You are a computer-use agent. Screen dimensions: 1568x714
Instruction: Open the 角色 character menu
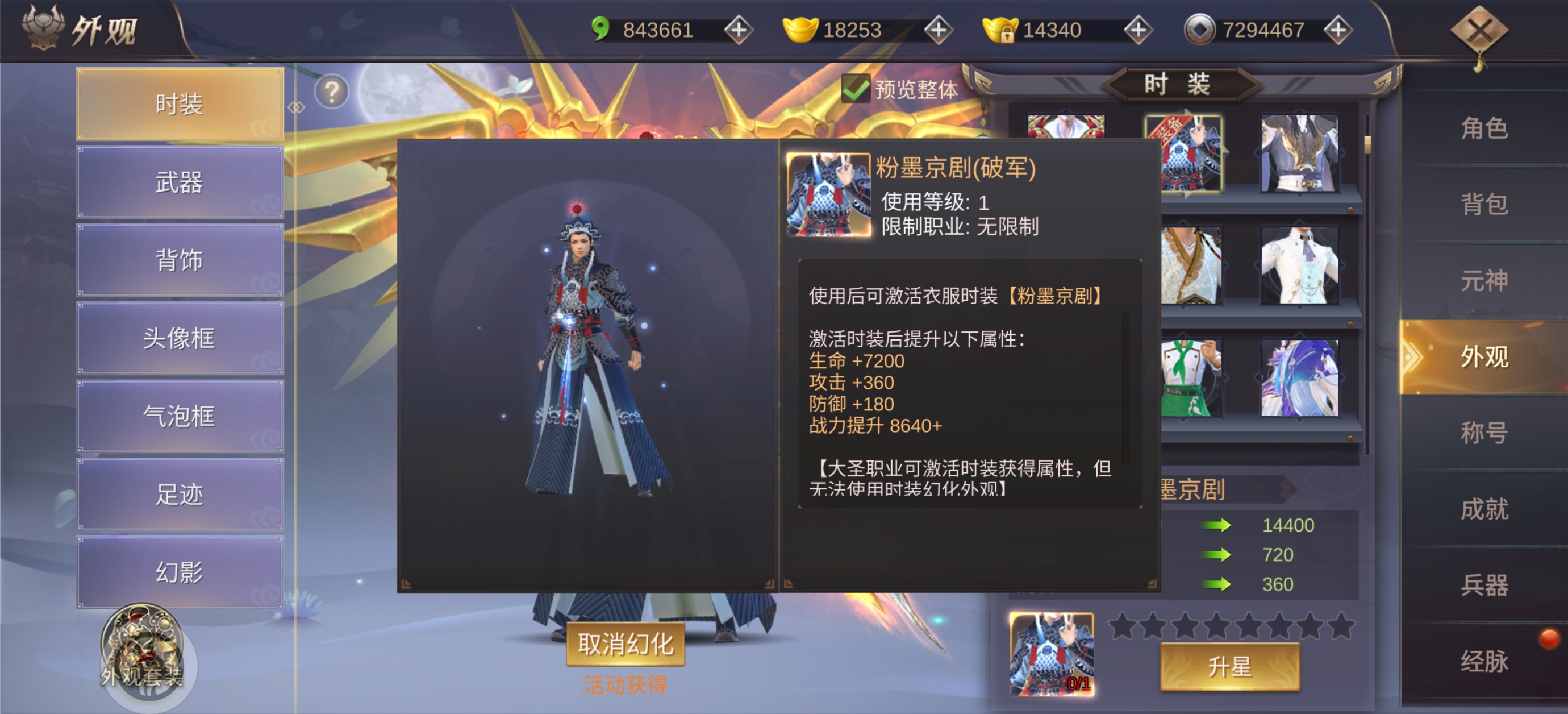tap(1484, 128)
